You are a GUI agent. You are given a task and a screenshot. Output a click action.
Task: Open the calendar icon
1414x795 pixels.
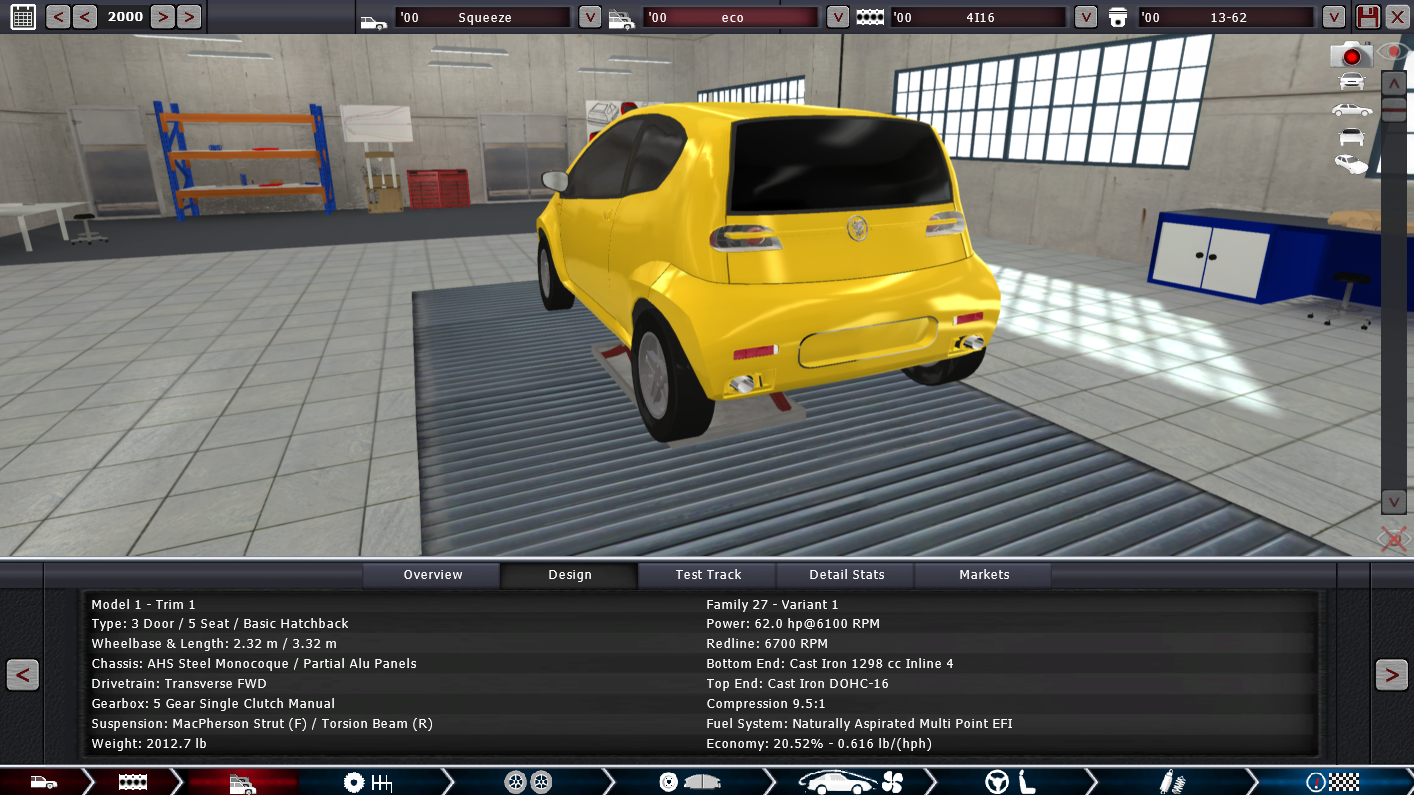(22, 16)
